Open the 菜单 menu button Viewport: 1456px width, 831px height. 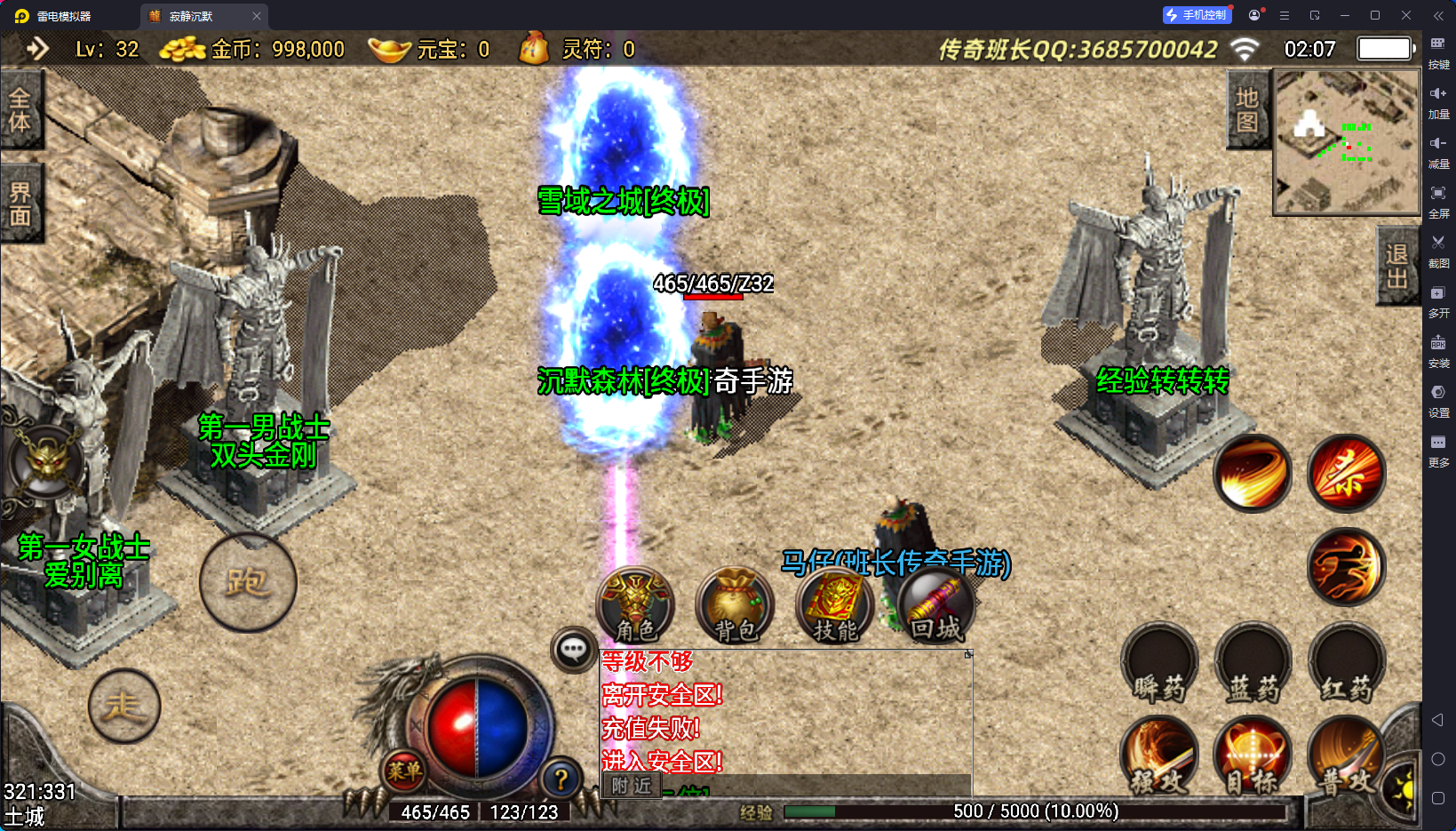[x=404, y=771]
